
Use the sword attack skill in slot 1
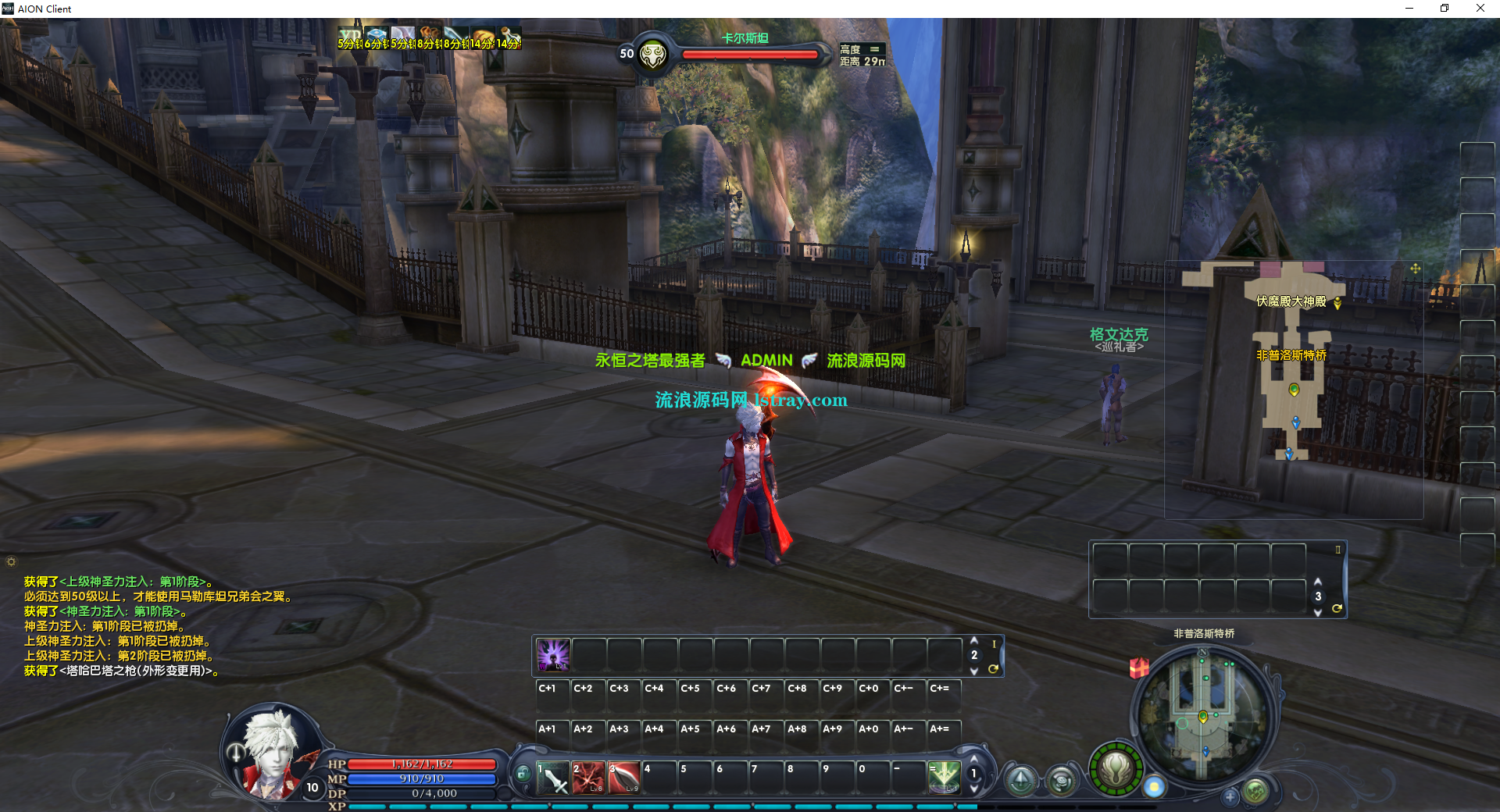pyautogui.click(x=553, y=778)
